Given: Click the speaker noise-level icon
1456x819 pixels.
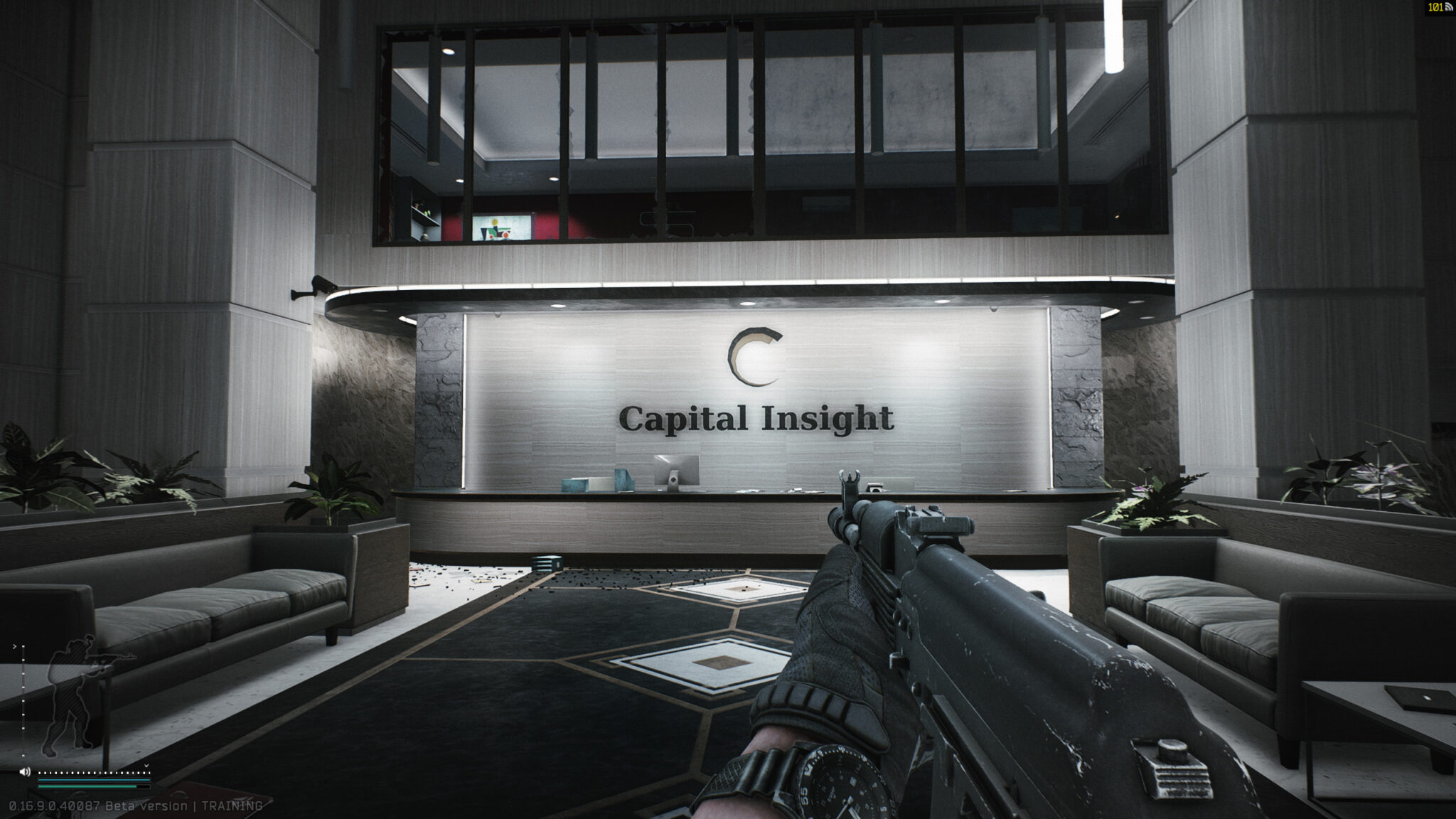Looking at the screenshot, I should point(25,771).
